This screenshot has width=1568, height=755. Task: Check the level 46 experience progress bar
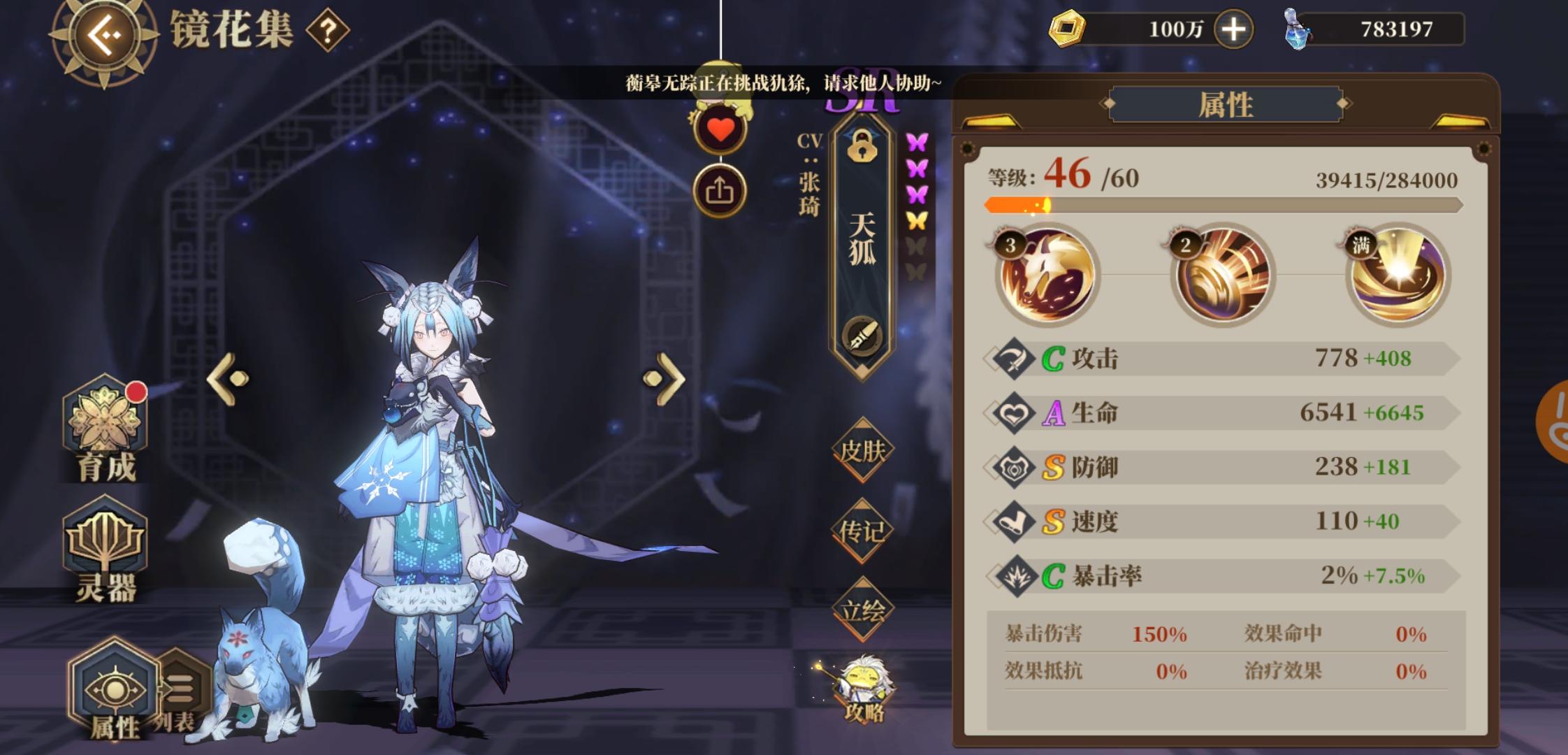point(1153,203)
